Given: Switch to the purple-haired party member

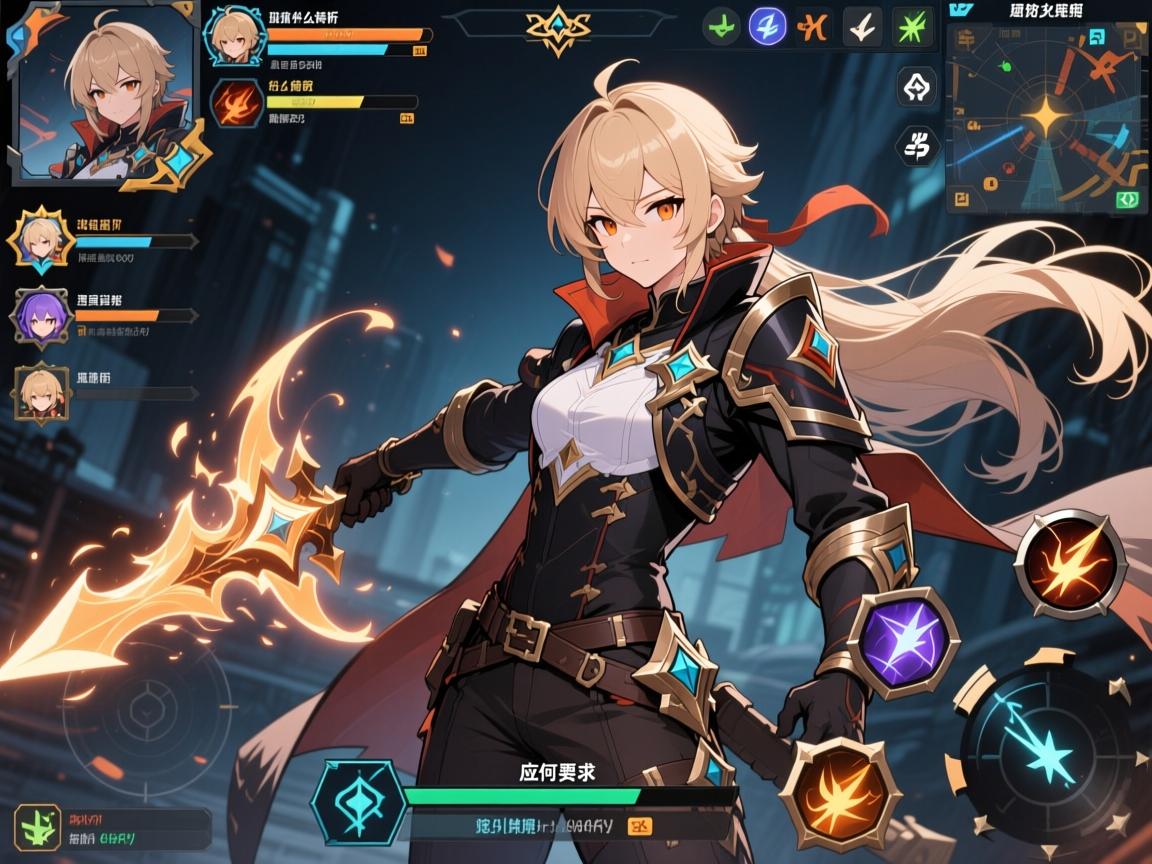Looking at the screenshot, I should (x=41, y=315).
